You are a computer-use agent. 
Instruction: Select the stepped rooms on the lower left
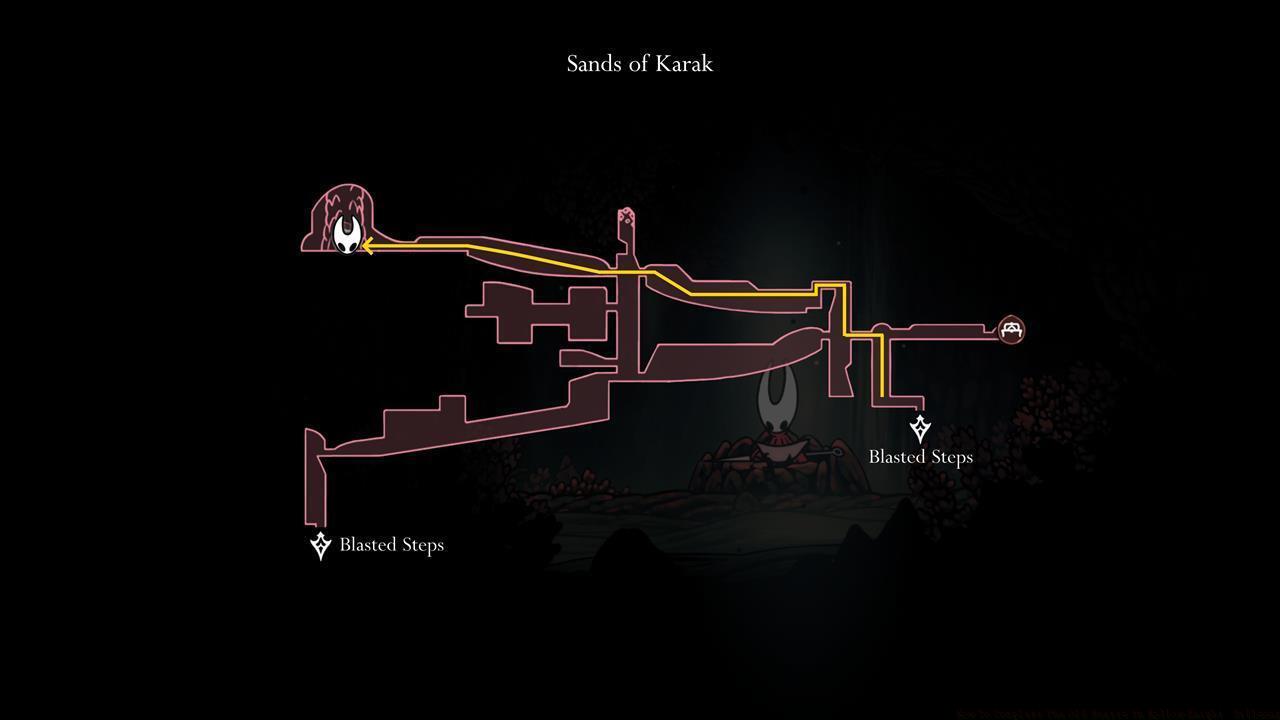[x=450, y=420]
